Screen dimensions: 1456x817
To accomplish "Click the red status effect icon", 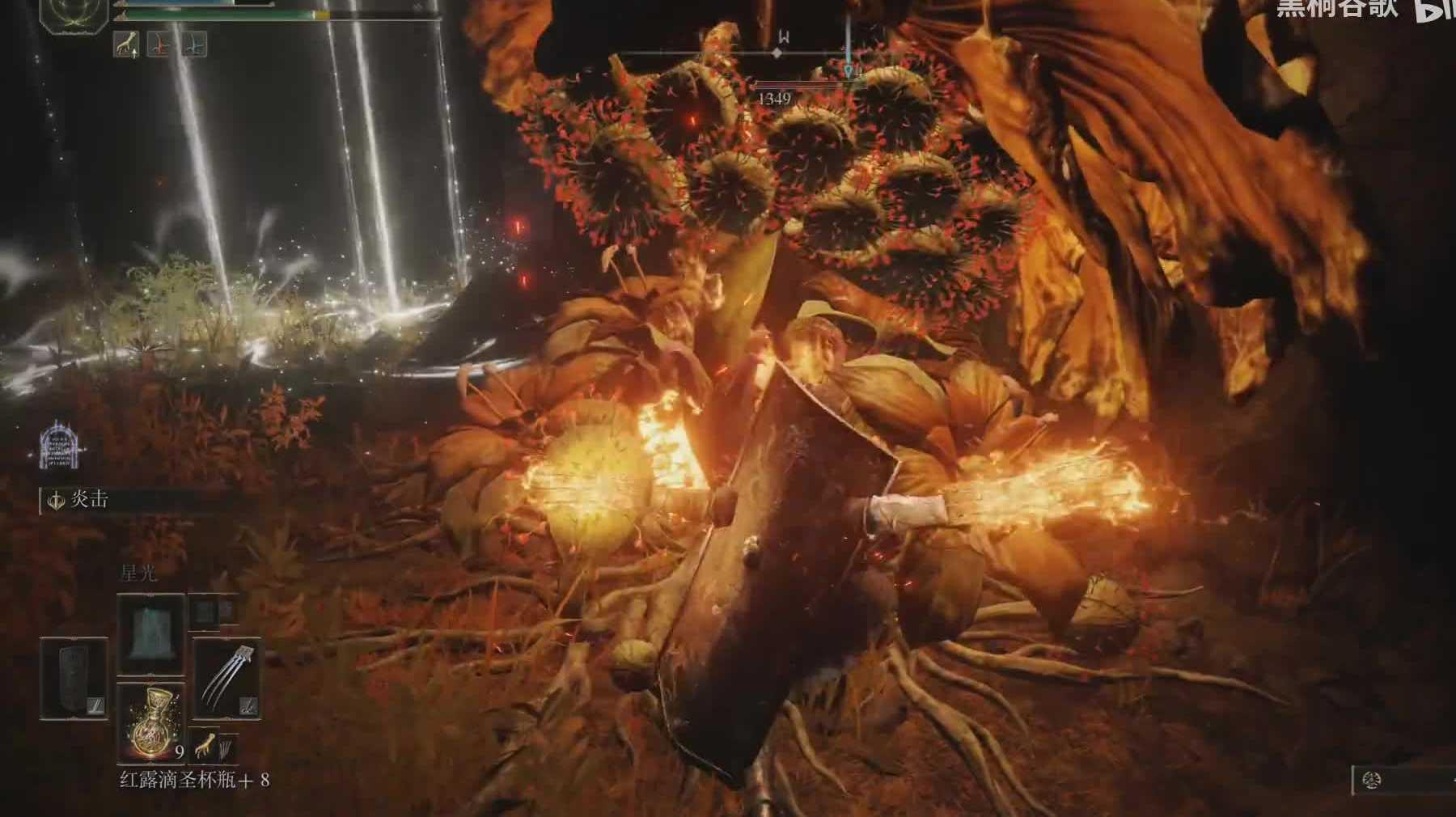I will 159,44.
